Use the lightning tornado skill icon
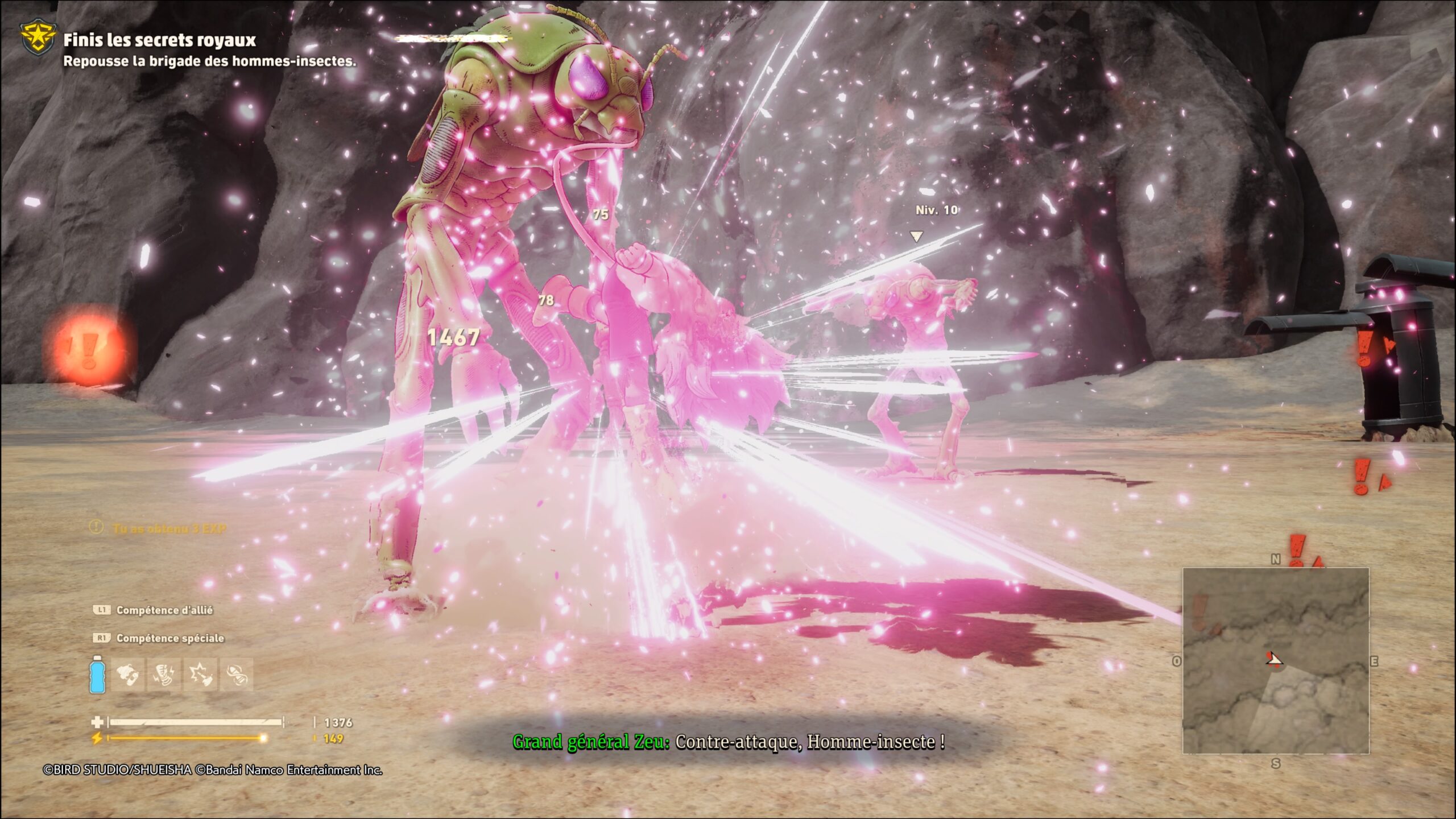This screenshot has height=819, width=1456. [164, 675]
